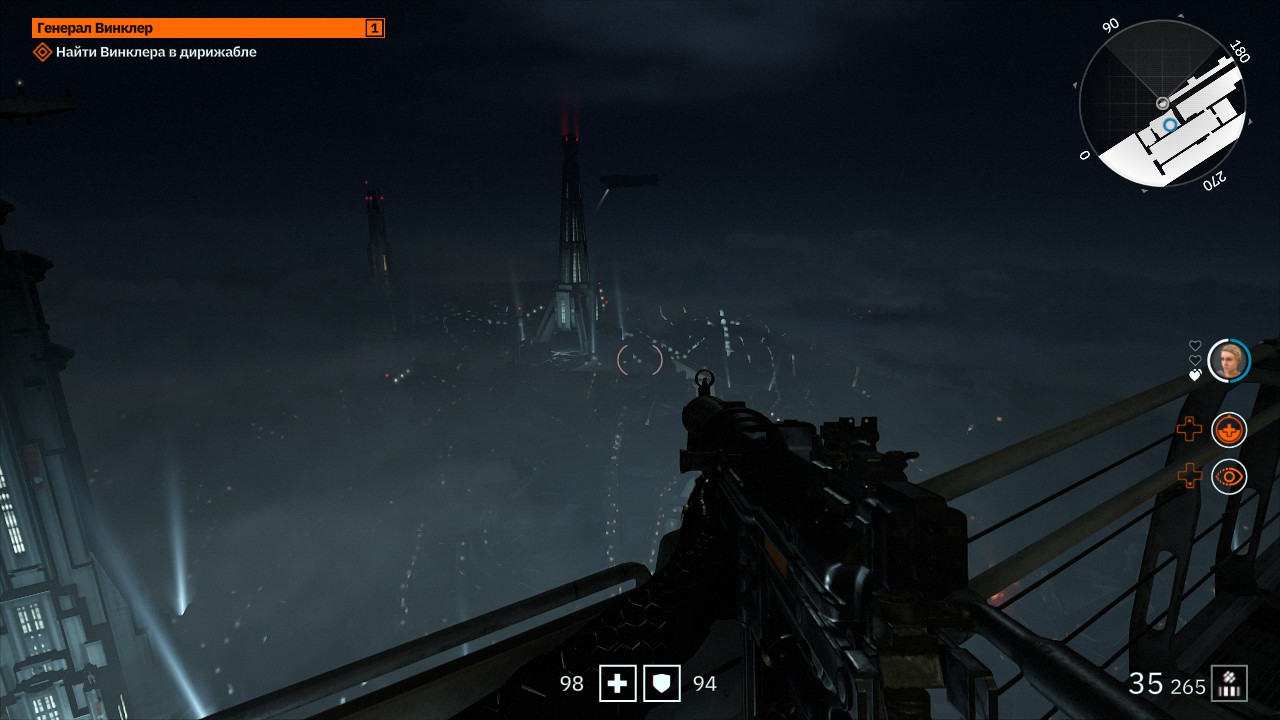The height and width of the screenshot is (720, 1280).
Task: Click the shared lives filled heart
Action: point(1195,375)
